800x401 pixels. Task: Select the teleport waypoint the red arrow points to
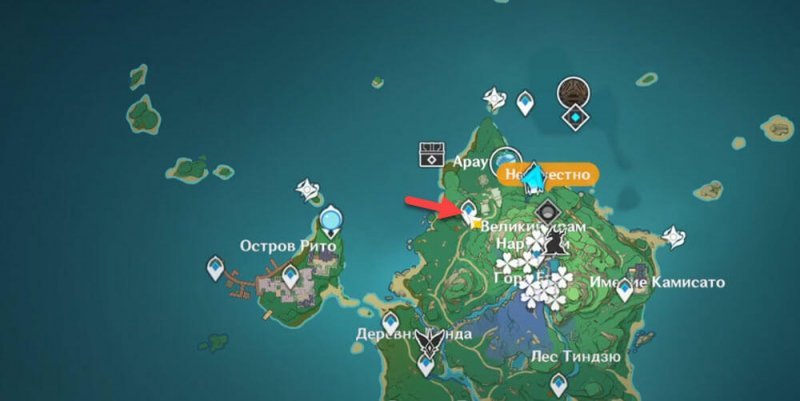(x=469, y=208)
